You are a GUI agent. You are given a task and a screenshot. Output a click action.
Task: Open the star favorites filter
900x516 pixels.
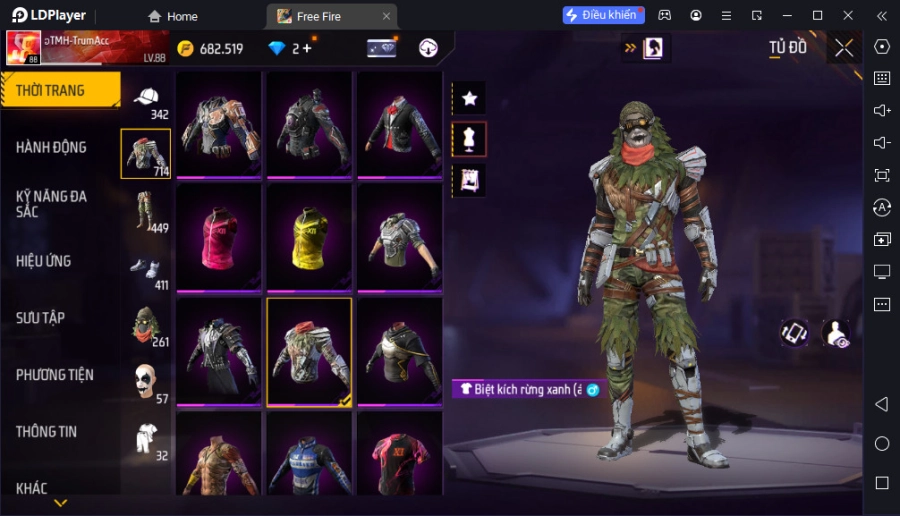point(469,98)
